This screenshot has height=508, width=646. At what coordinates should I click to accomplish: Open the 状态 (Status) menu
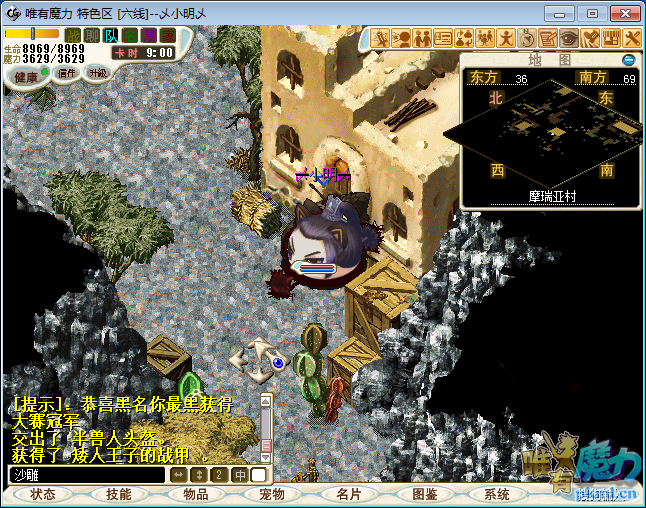pyautogui.click(x=43, y=494)
